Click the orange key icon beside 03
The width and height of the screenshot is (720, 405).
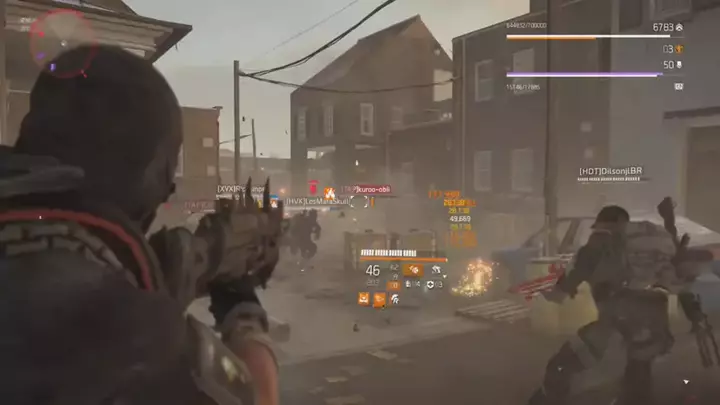[x=679, y=48]
